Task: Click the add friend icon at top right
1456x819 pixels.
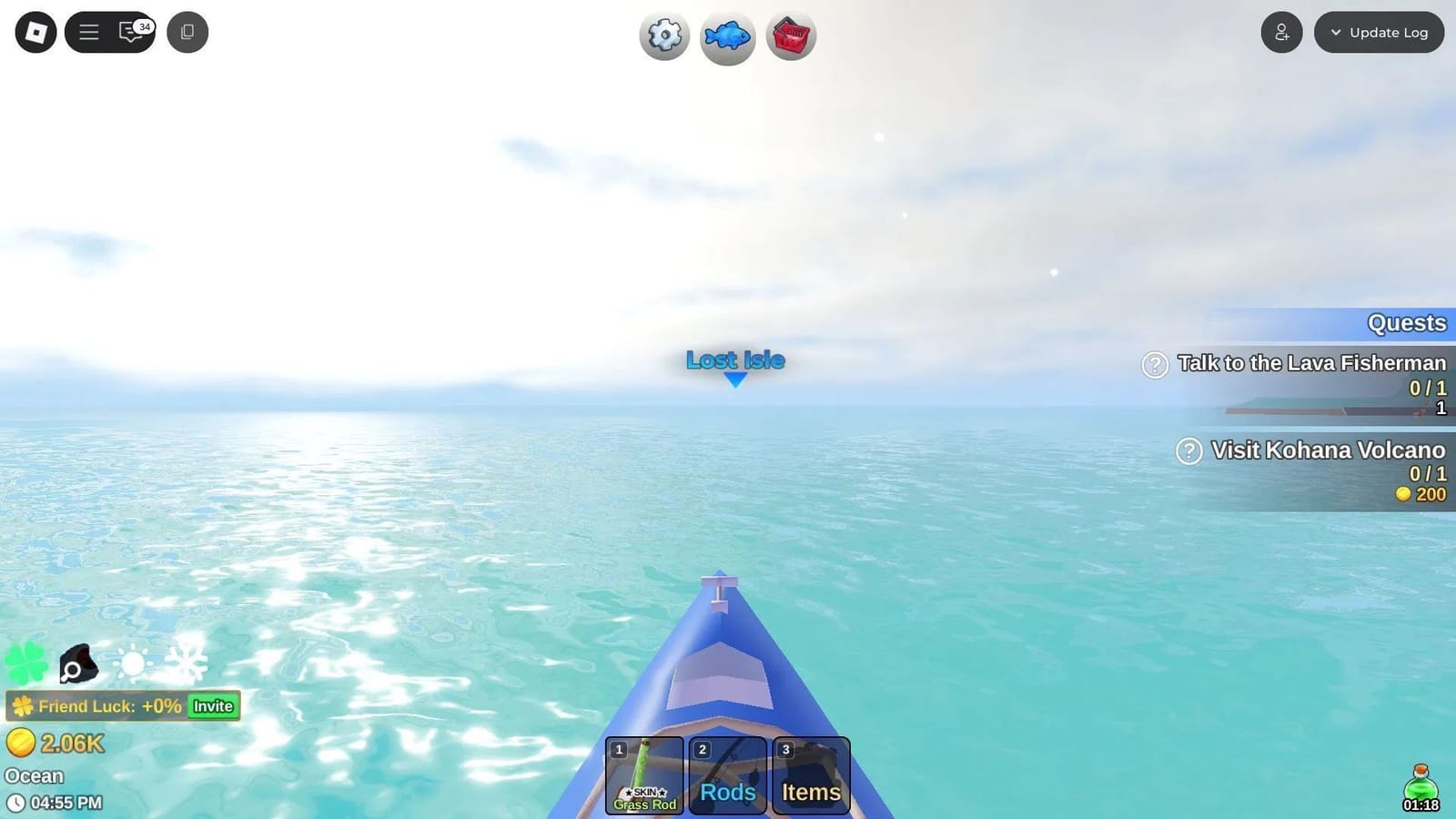Action: click(1282, 32)
